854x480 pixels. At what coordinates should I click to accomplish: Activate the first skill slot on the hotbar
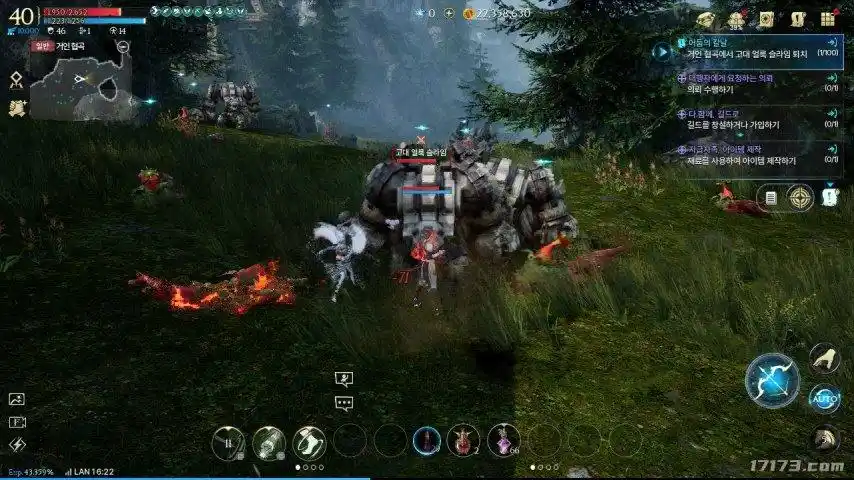tap(229, 442)
